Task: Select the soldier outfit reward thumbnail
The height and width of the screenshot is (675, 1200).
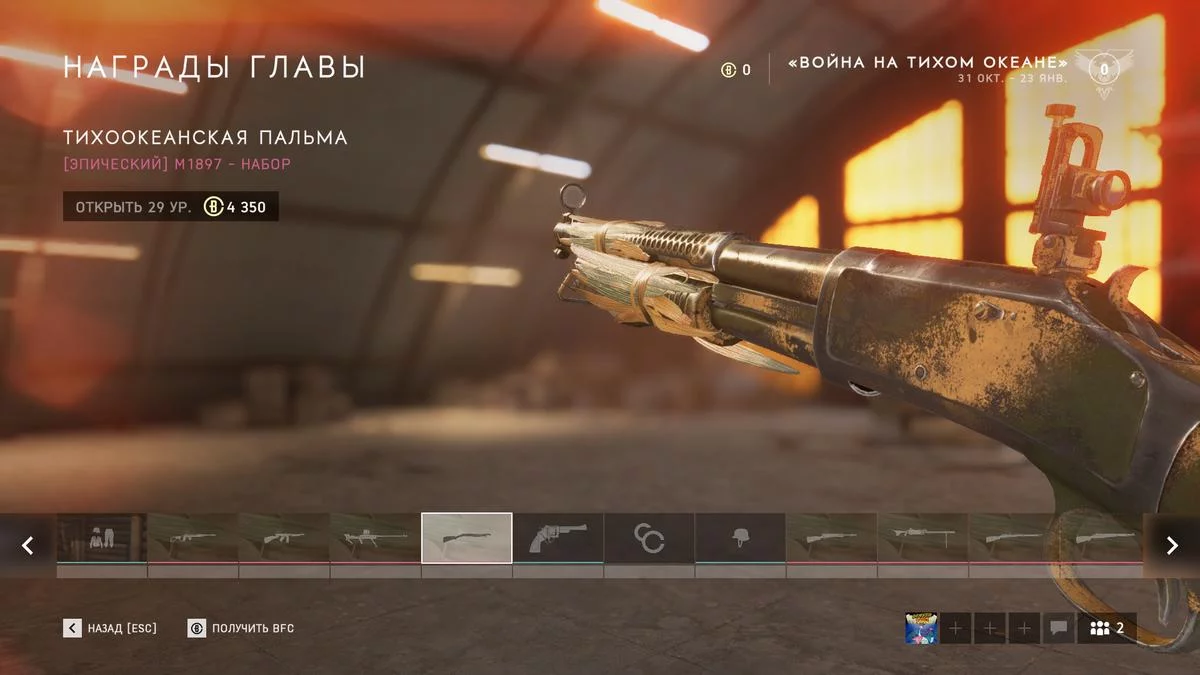Action: pos(102,539)
